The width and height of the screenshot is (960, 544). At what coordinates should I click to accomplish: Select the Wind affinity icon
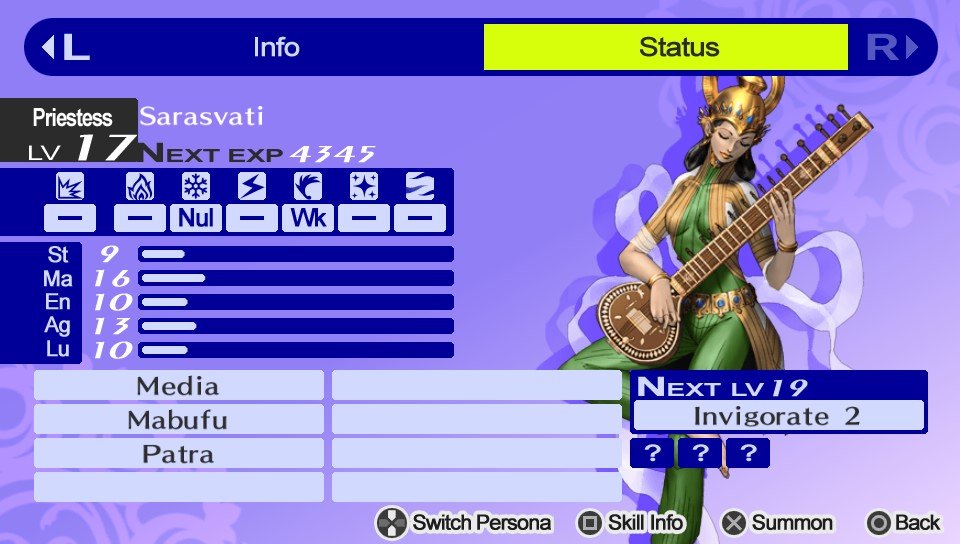[x=307, y=186]
